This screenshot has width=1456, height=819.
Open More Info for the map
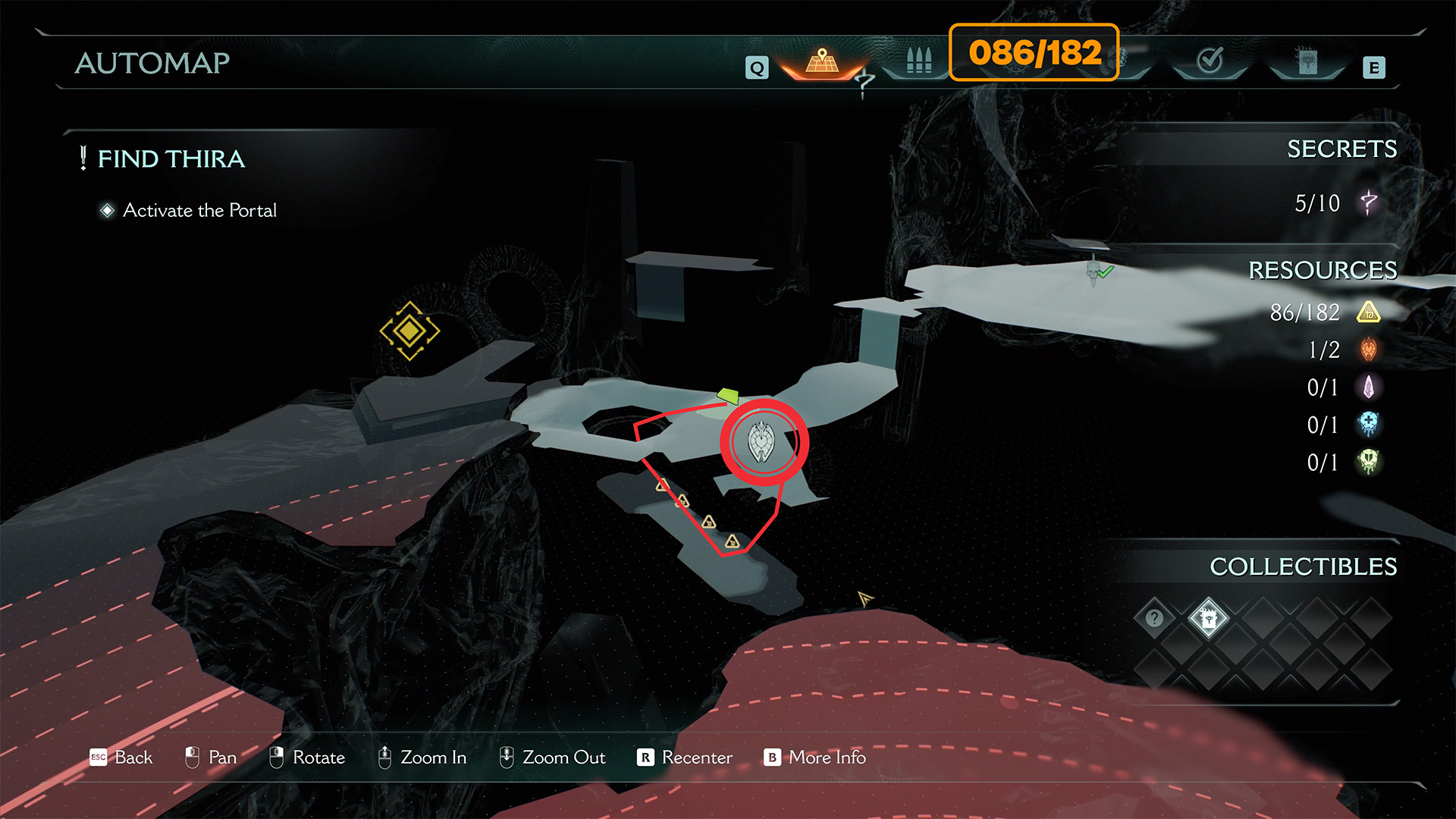click(827, 758)
